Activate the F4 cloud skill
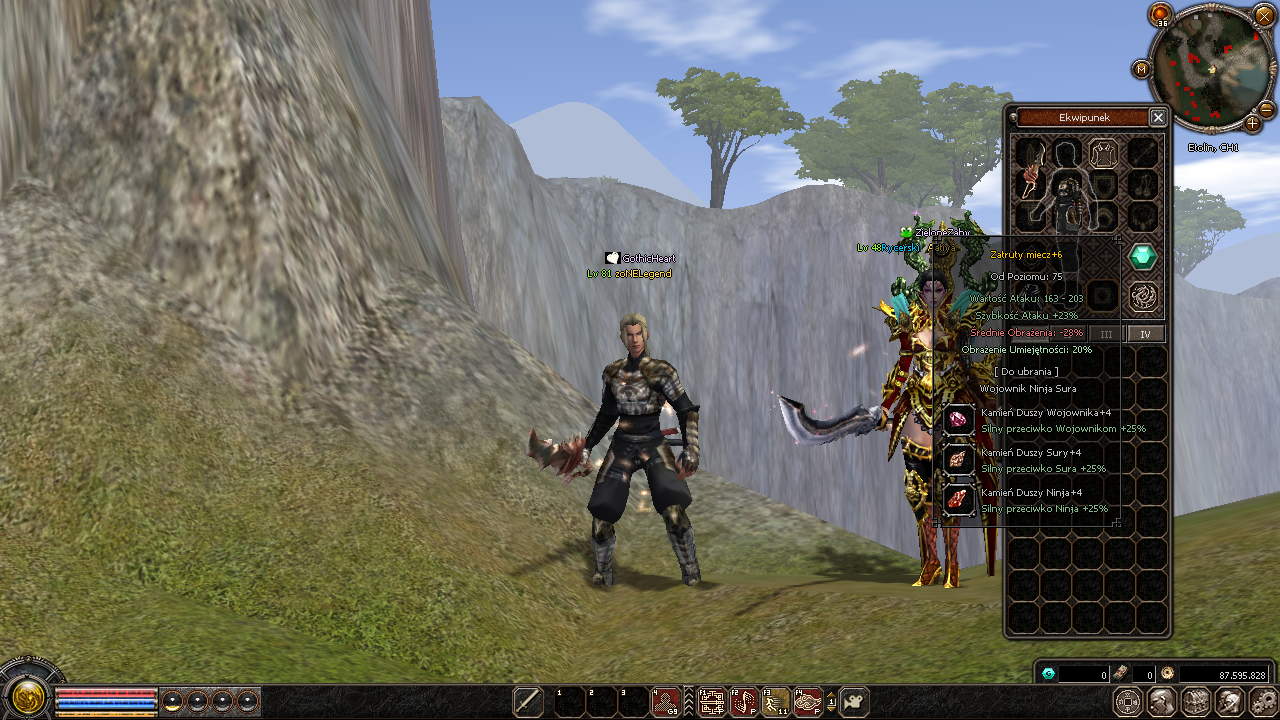 point(808,703)
